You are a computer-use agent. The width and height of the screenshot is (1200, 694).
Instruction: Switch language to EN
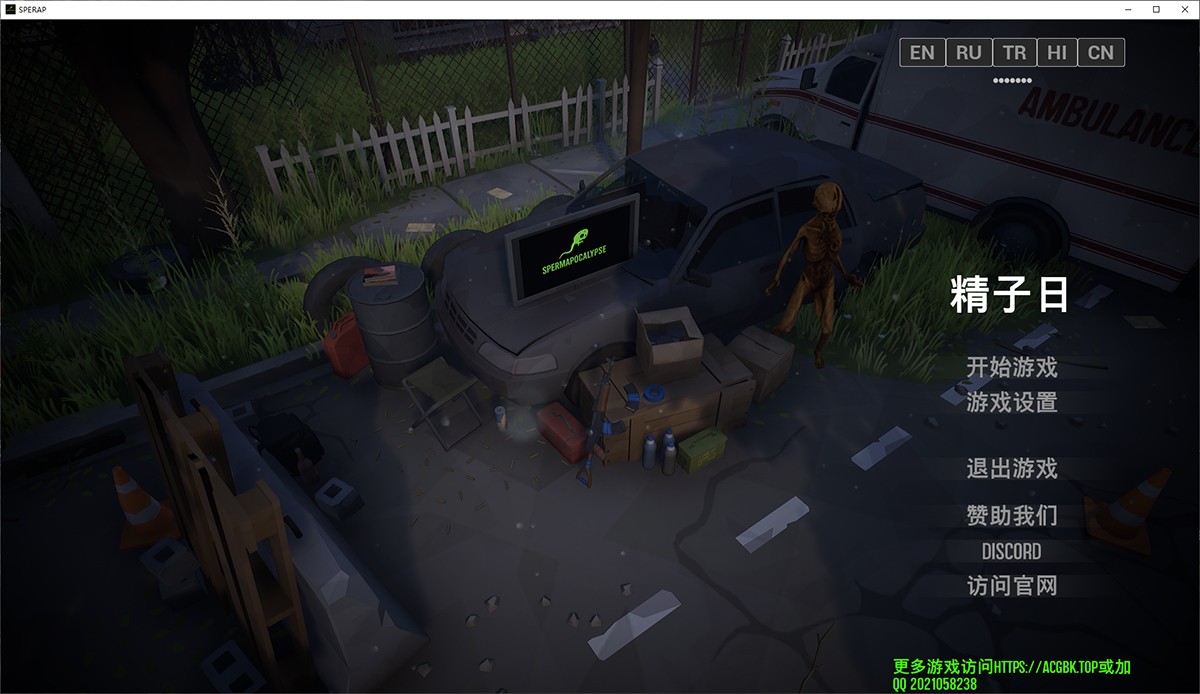point(922,52)
